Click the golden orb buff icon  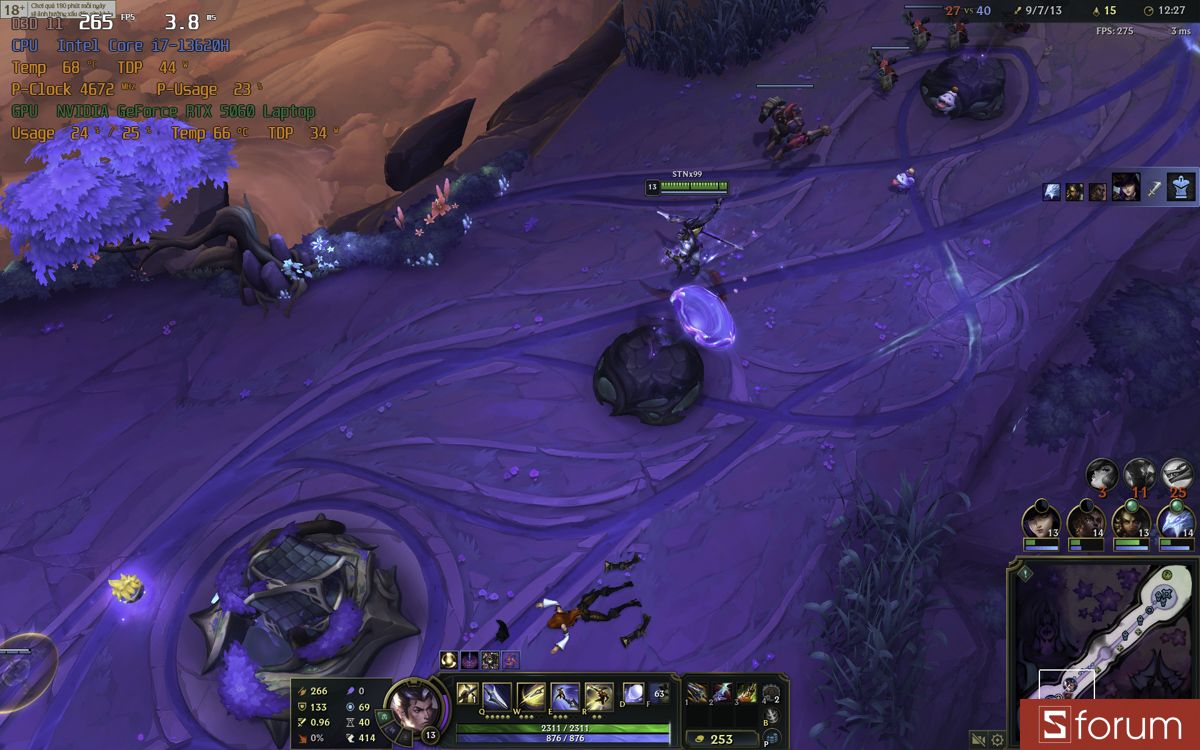449,660
